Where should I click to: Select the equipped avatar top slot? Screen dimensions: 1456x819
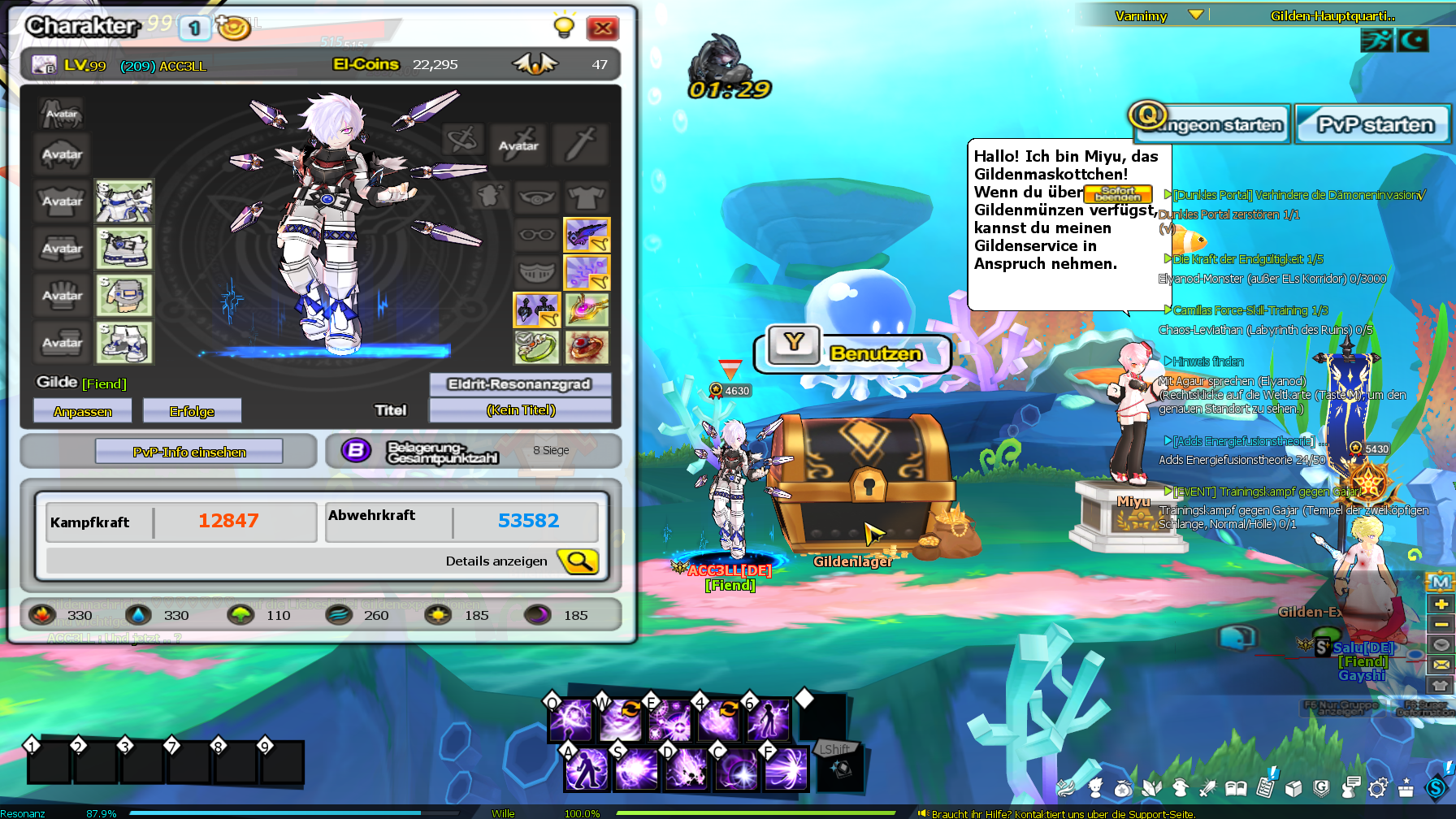point(123,201)
